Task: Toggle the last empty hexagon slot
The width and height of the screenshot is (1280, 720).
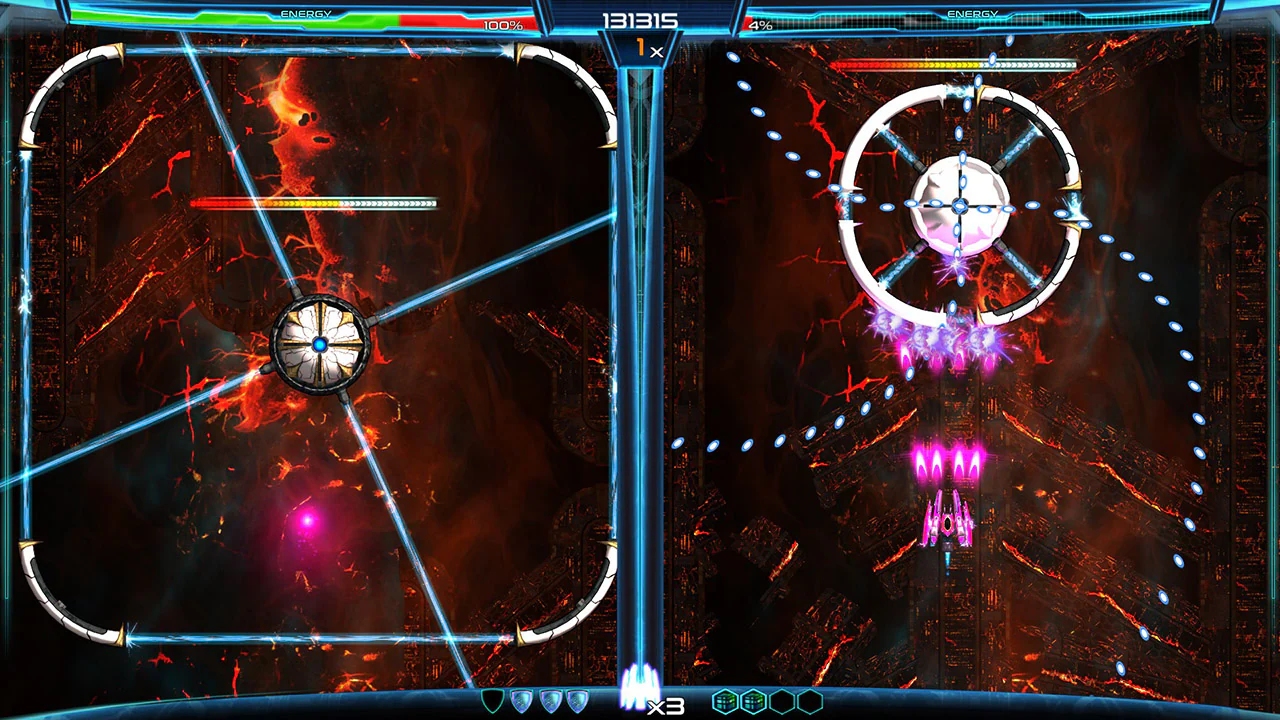Action: coord(812,700)
